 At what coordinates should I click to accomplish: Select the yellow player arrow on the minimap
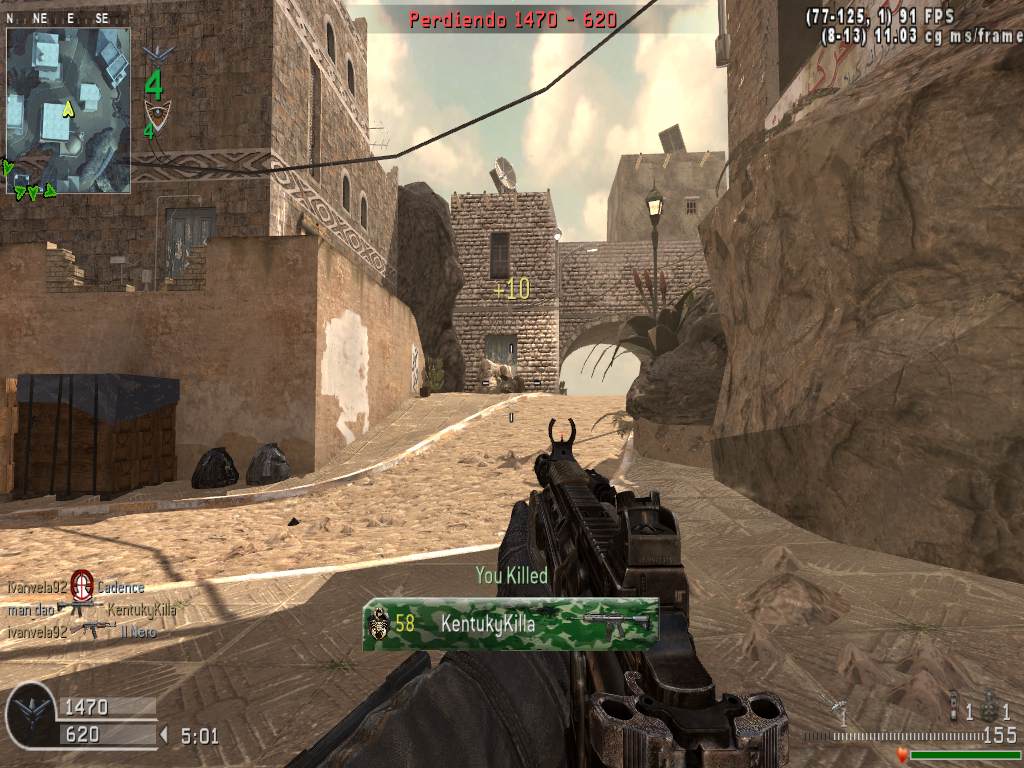[x=67, y=107]
